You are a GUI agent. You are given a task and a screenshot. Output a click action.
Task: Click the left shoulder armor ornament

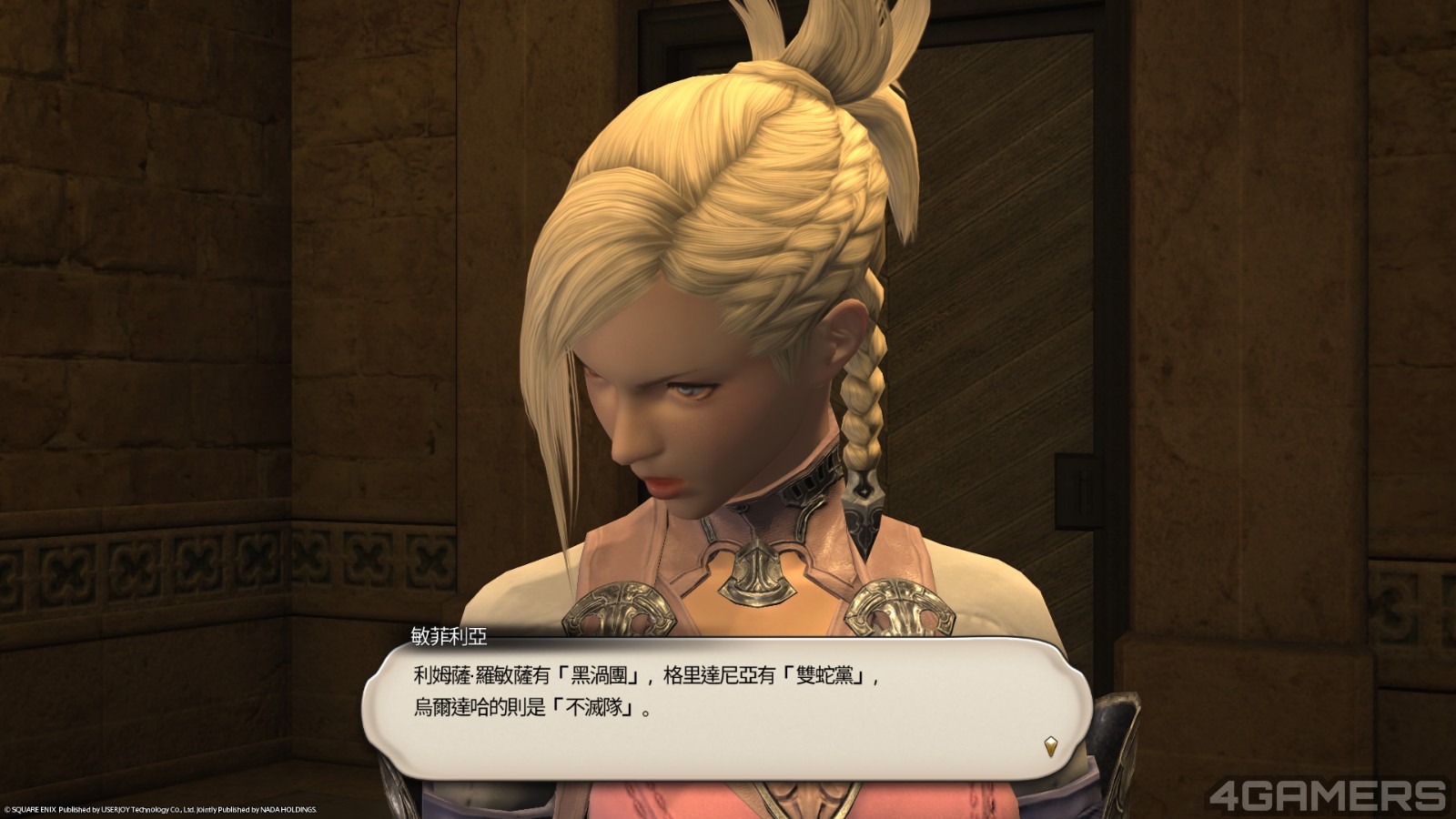click(619, 610)
